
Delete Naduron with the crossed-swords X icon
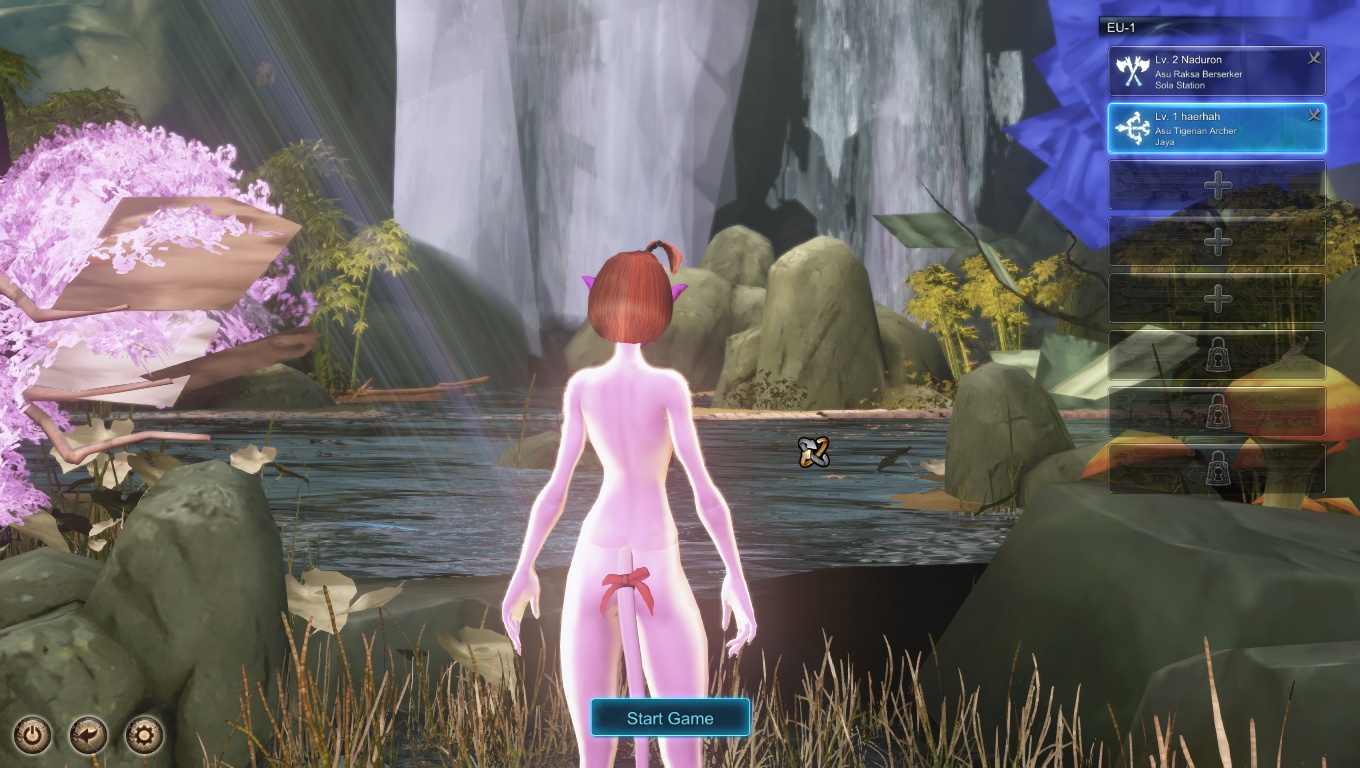1314,59
